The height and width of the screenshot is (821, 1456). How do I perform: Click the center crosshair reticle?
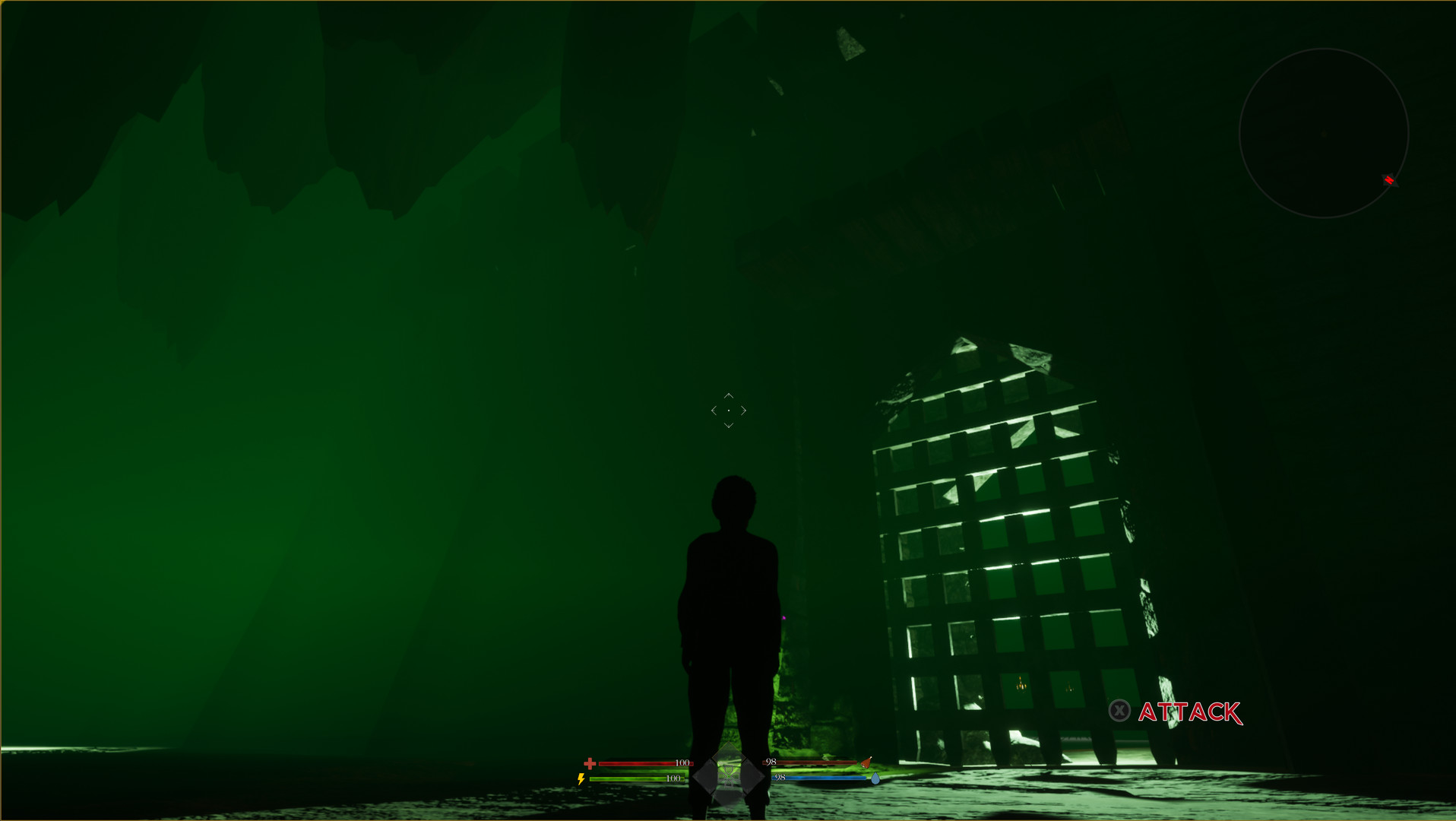click(x=728, y=410)
